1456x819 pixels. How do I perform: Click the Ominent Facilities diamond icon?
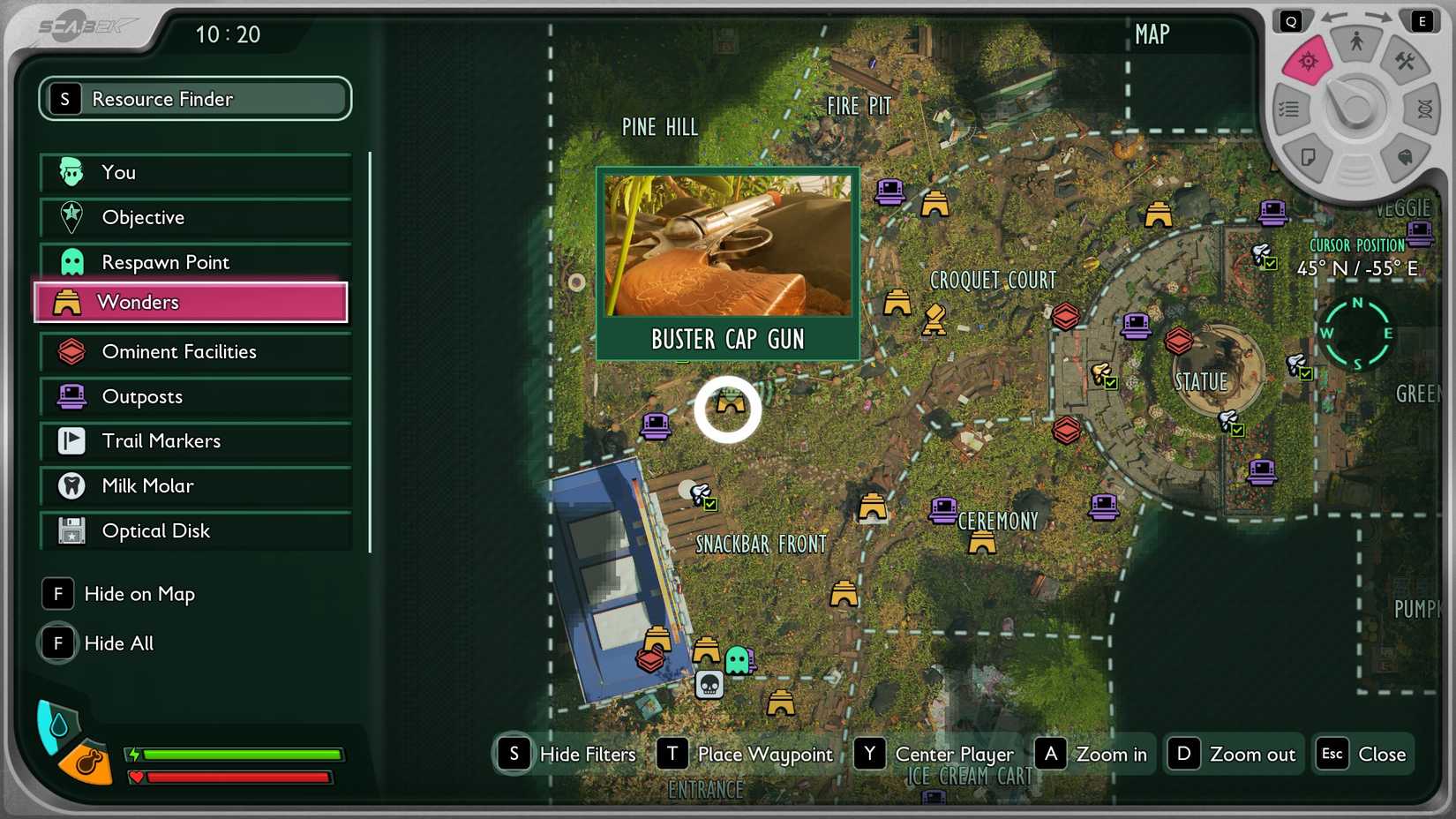(x=71, y=351)
